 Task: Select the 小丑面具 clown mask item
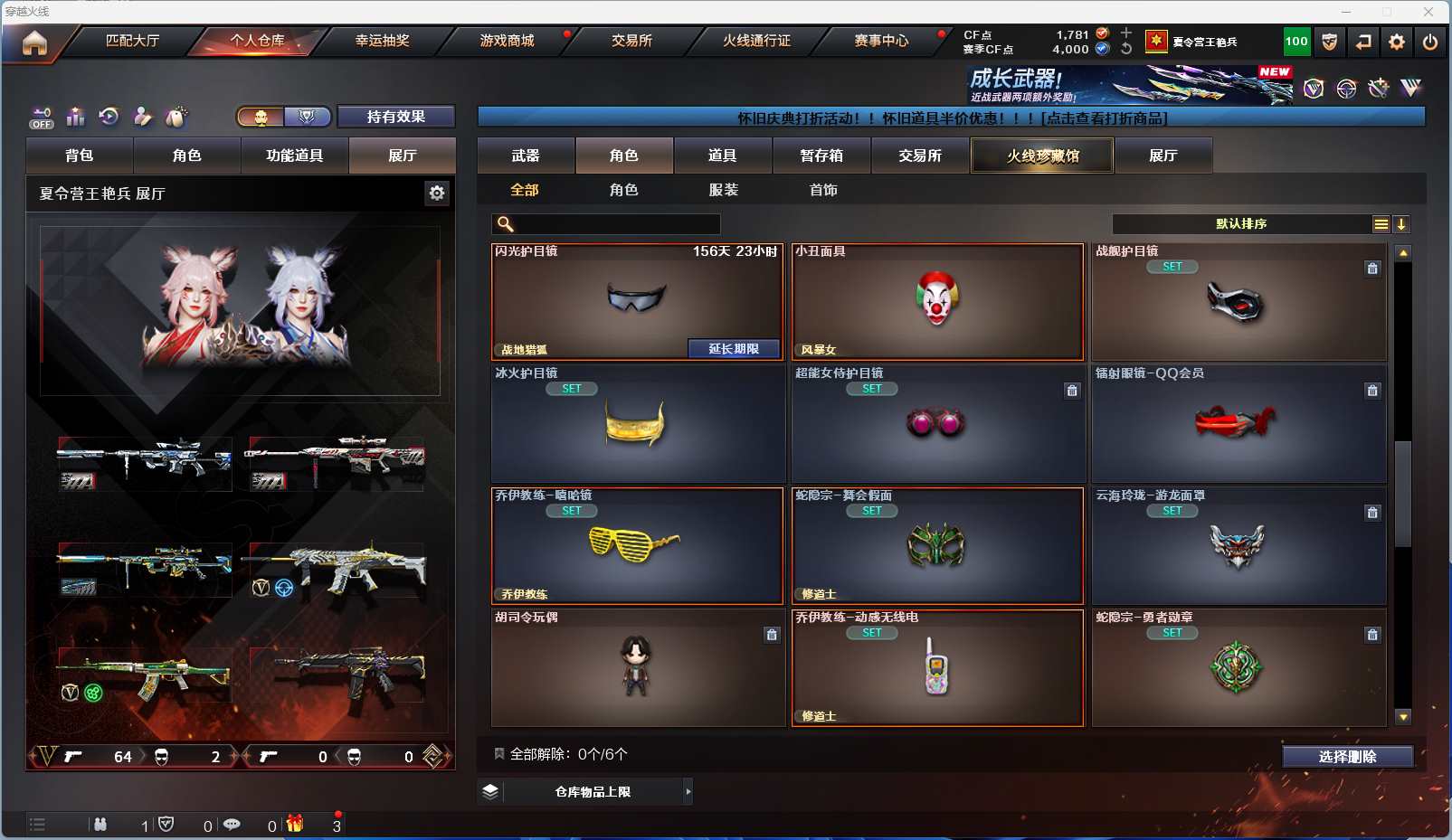(937, 302)
